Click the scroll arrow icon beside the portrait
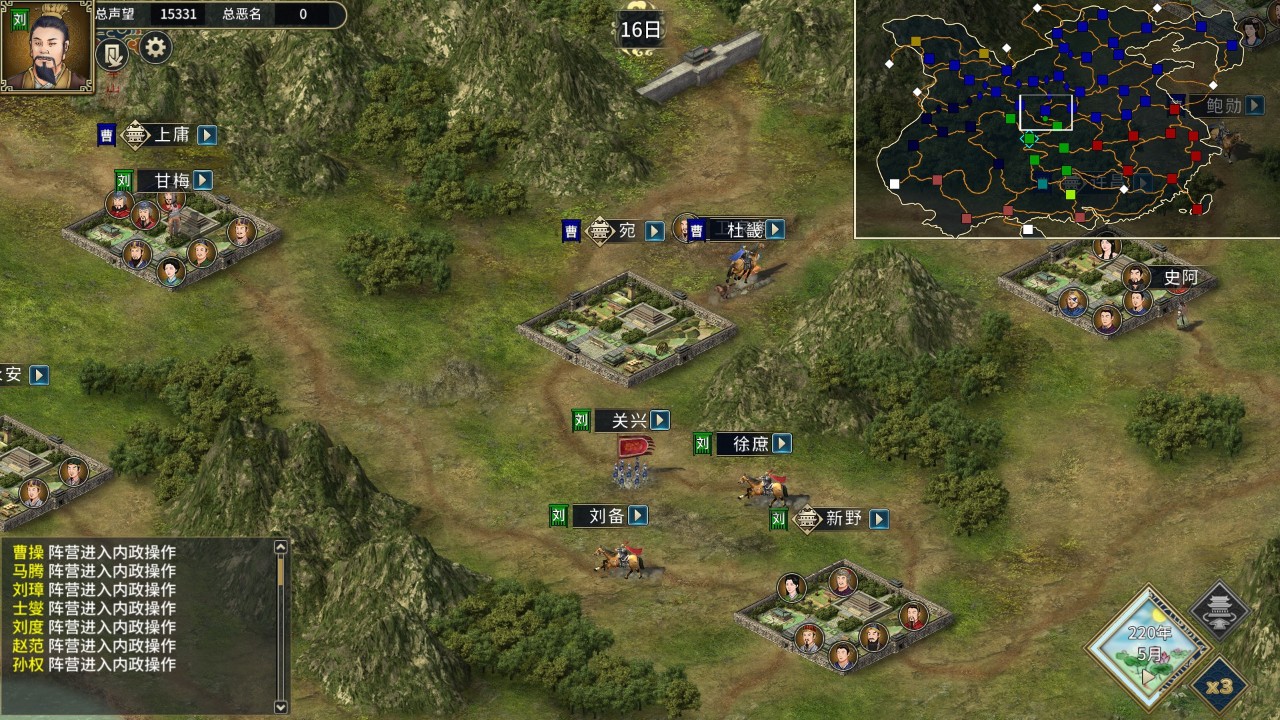The height and width of the screenshot is (720, 1280). pyautogui.click(x=113, y=53)
